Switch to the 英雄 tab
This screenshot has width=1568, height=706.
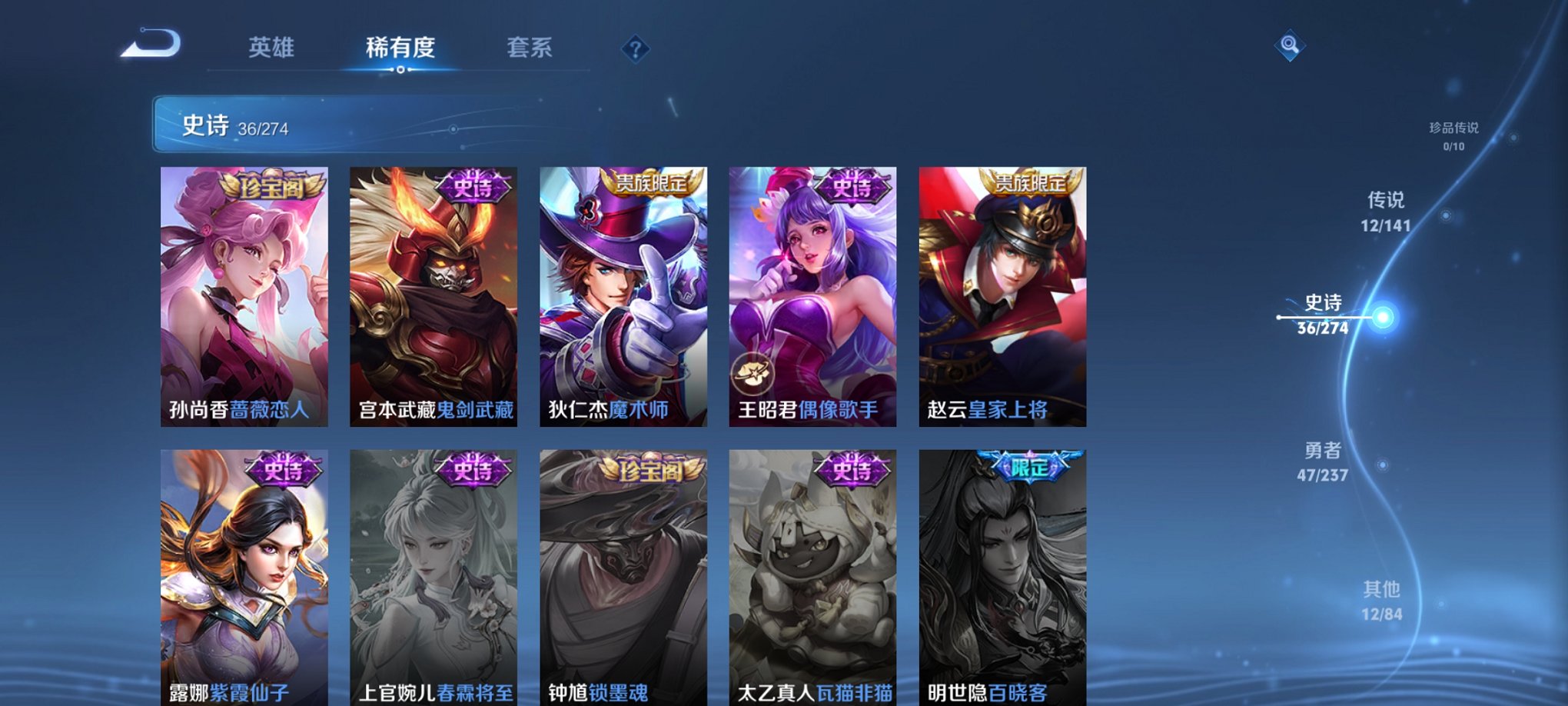pos(271,48)
